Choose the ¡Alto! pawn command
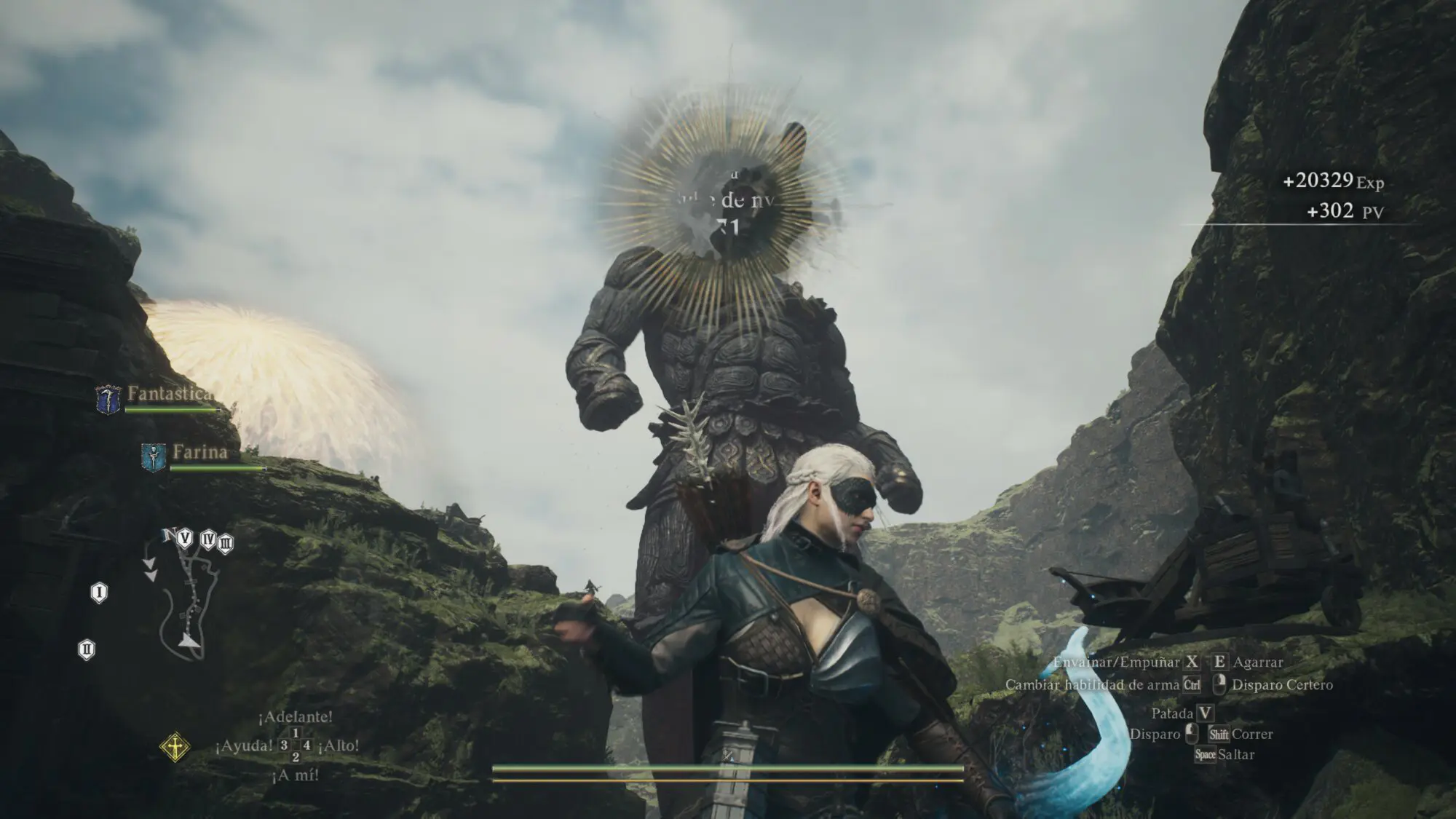This screenshot has width=1456, height=819. click(339, 746)
